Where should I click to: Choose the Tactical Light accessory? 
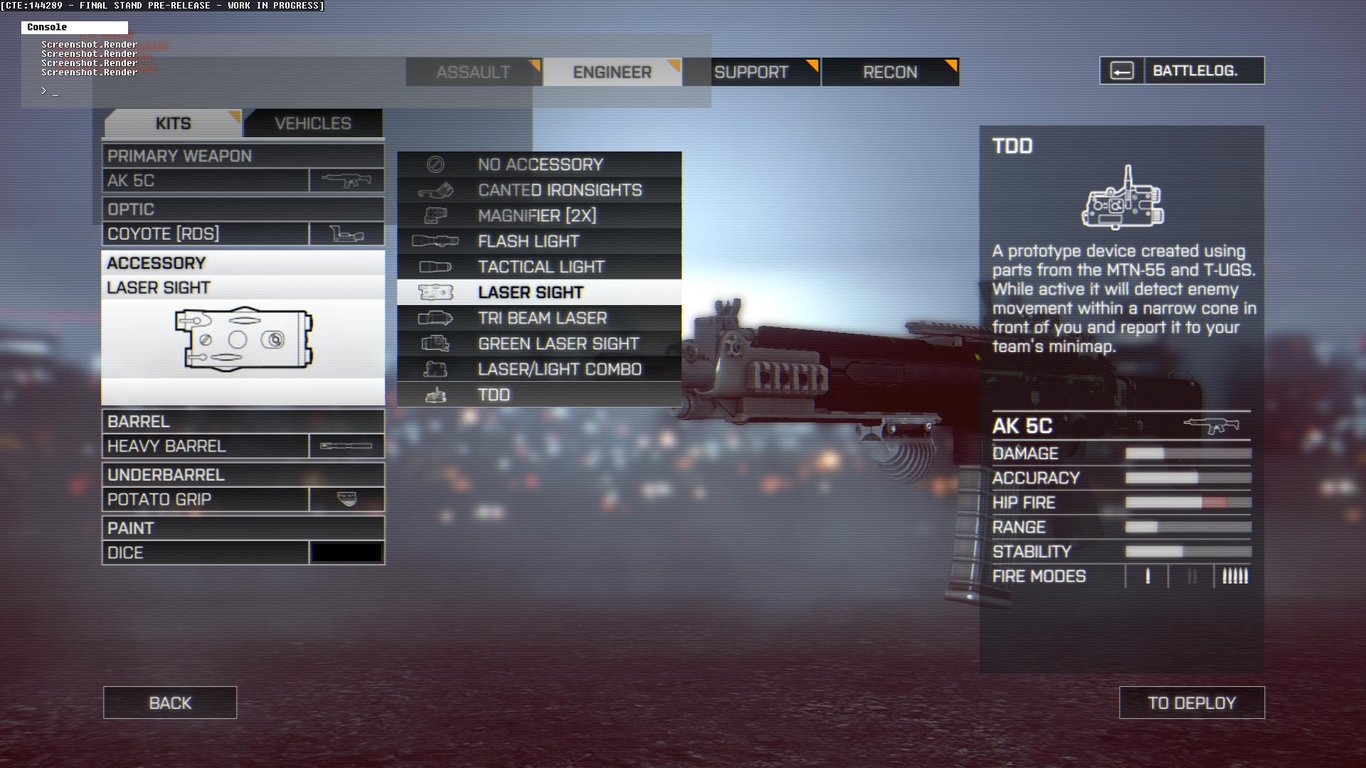click(541, 267)
